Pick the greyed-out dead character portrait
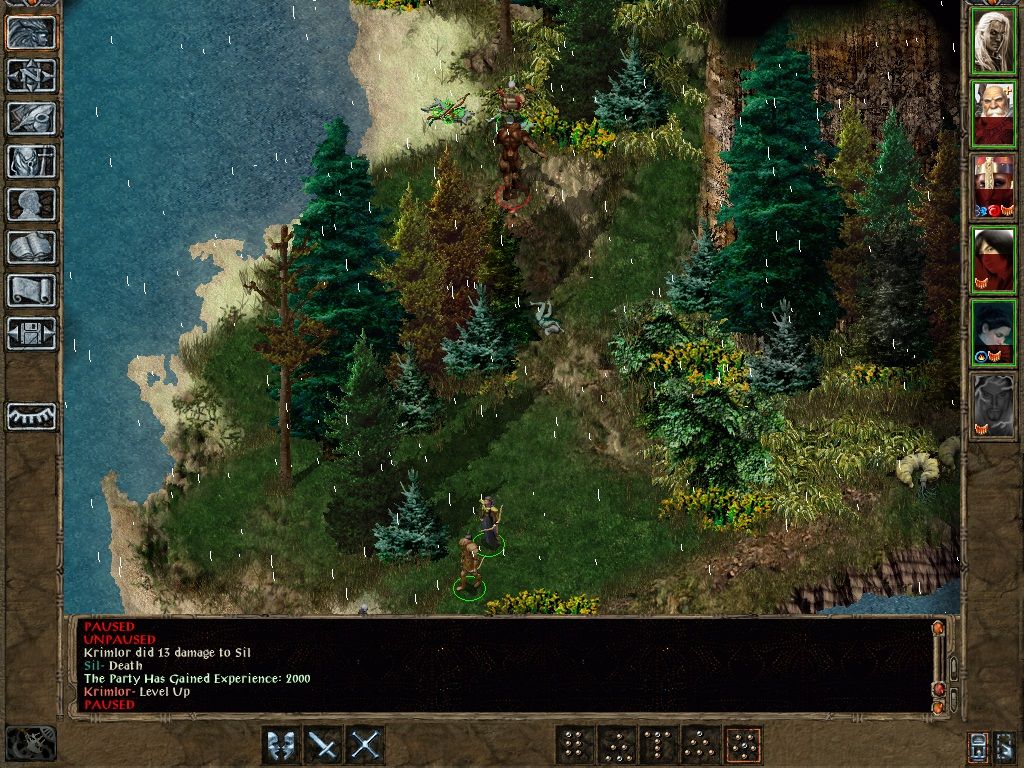 point(993,406)
